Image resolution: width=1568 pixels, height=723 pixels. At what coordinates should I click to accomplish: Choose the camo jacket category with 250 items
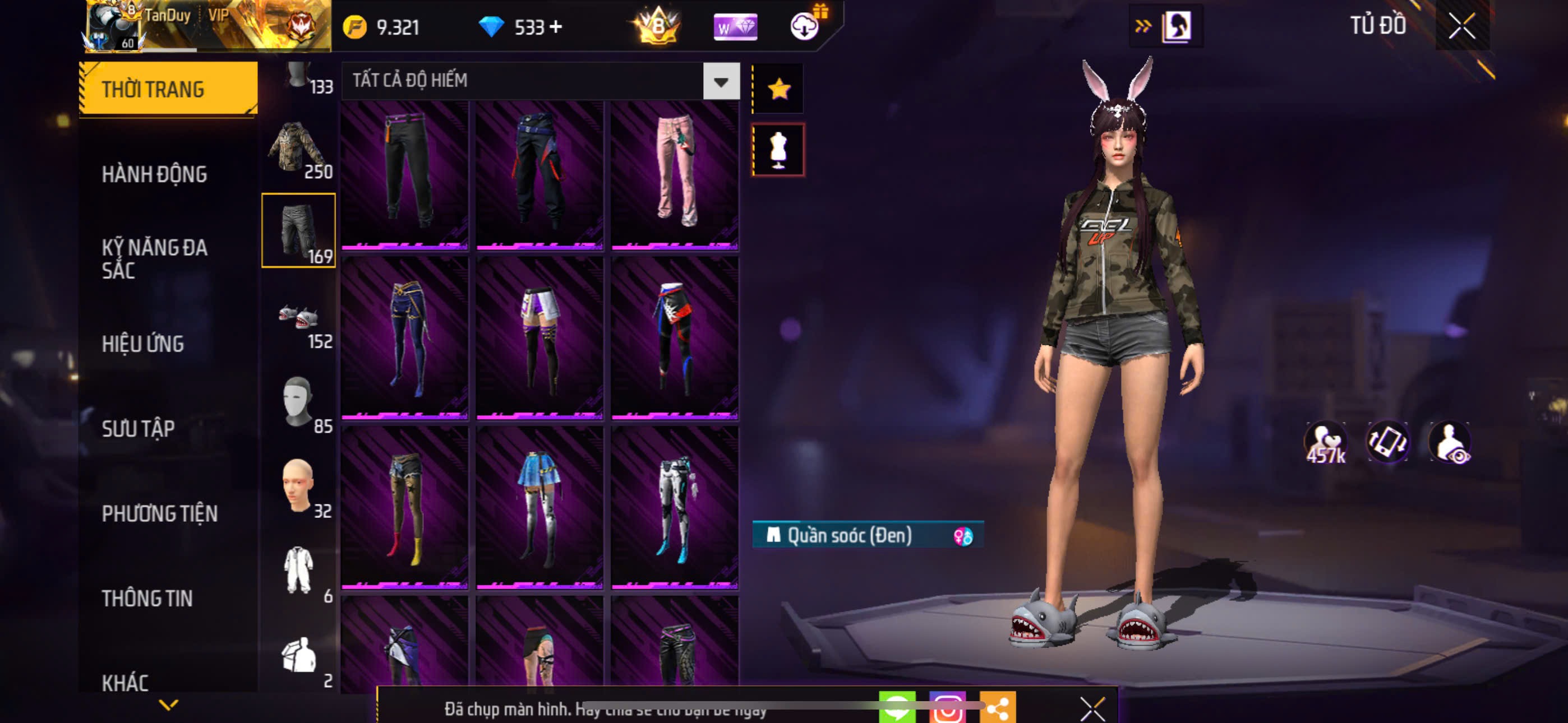(298, 147)
